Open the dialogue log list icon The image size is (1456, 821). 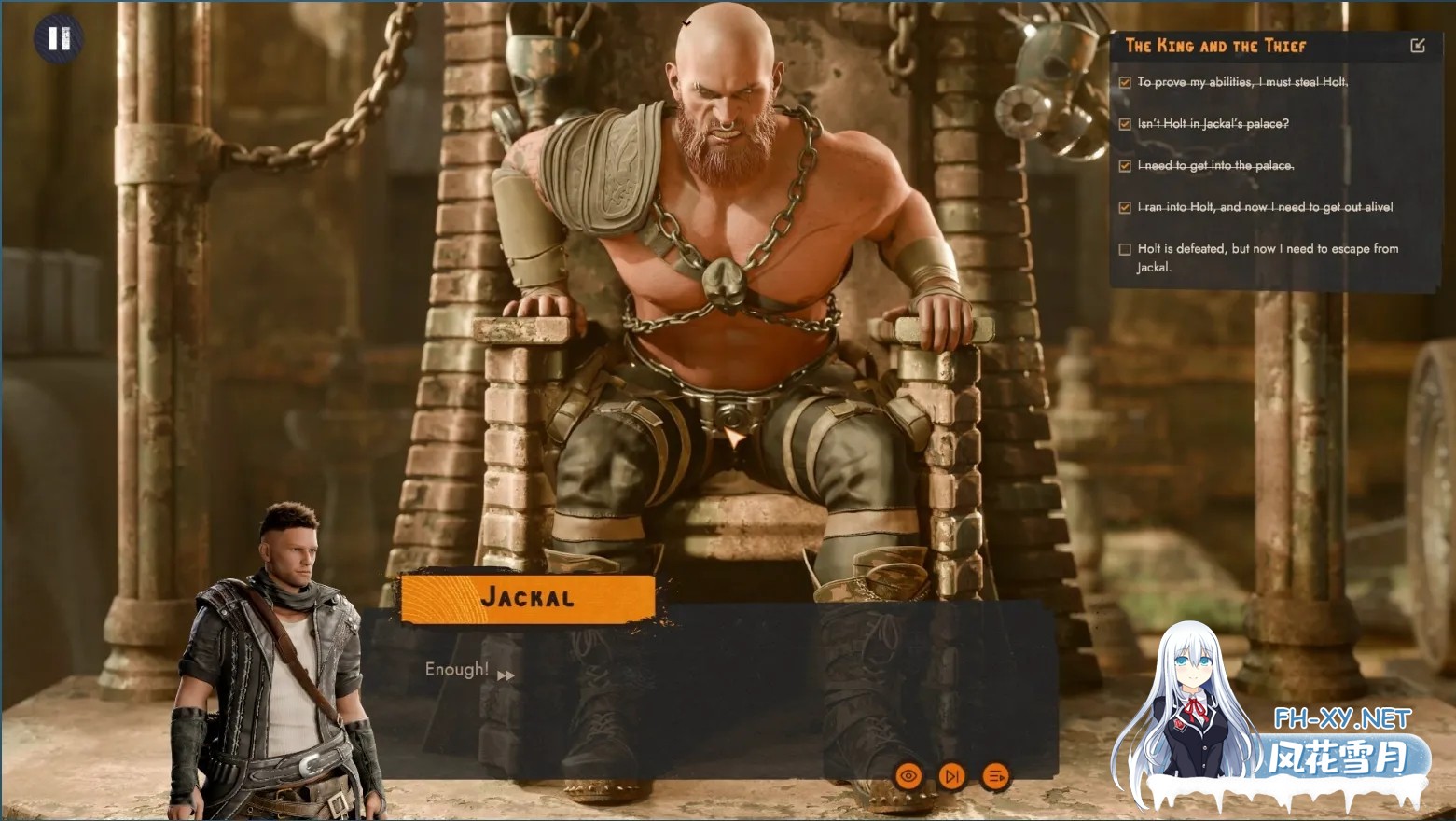(996, 775)
